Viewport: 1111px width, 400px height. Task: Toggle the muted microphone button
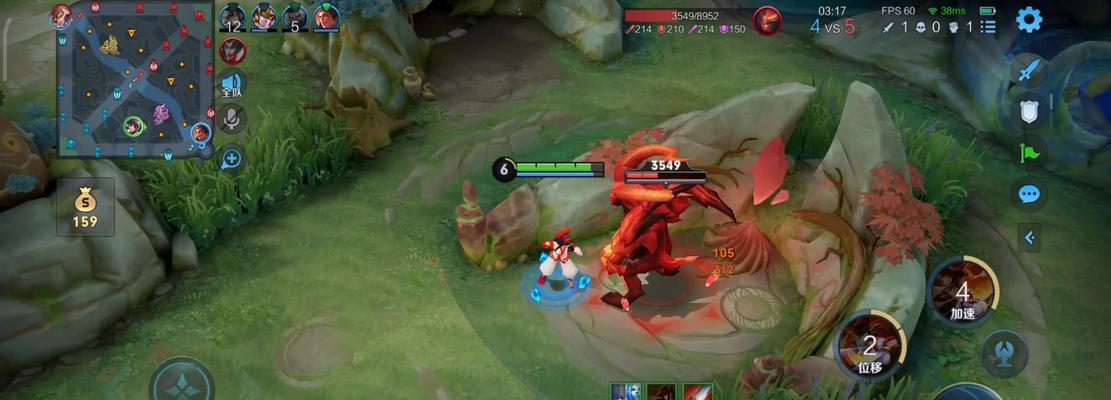[x=232, y=119]
